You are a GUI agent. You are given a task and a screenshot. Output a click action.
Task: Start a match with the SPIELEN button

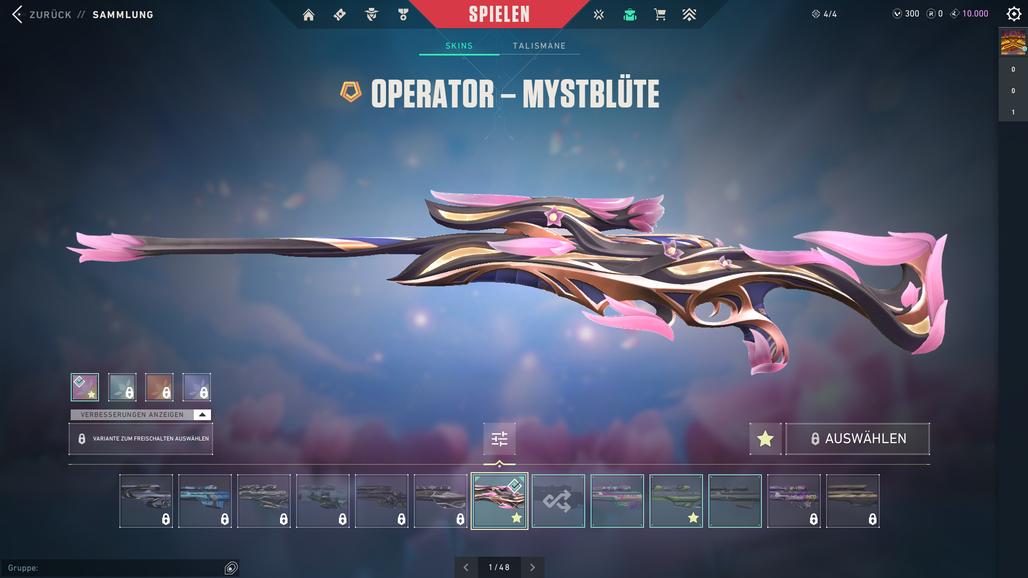499,15
